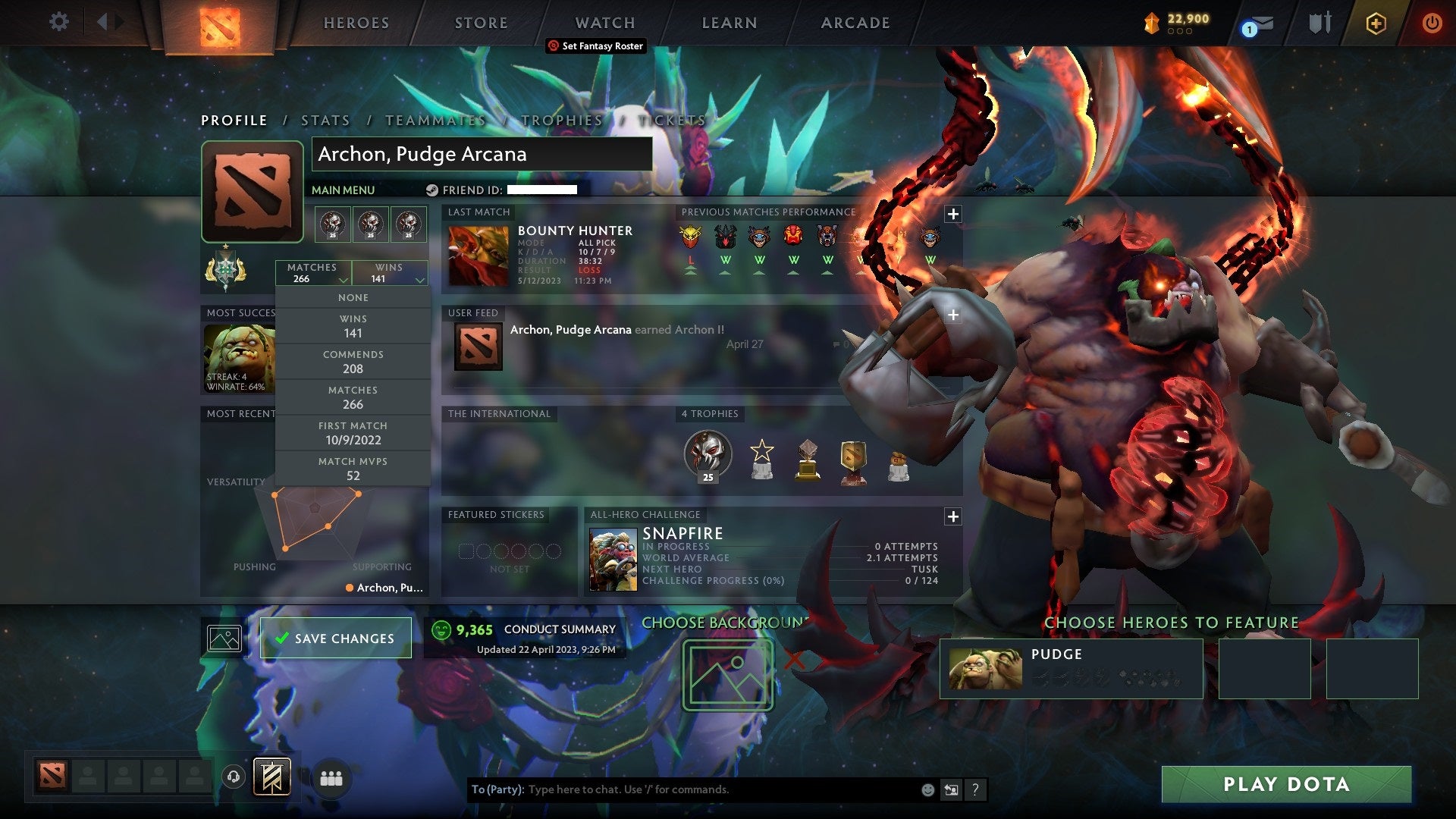Viewport: 1456px width, 819px height.
Task: Expand the All-Hero Challenge panel
Action: point(952,517)
